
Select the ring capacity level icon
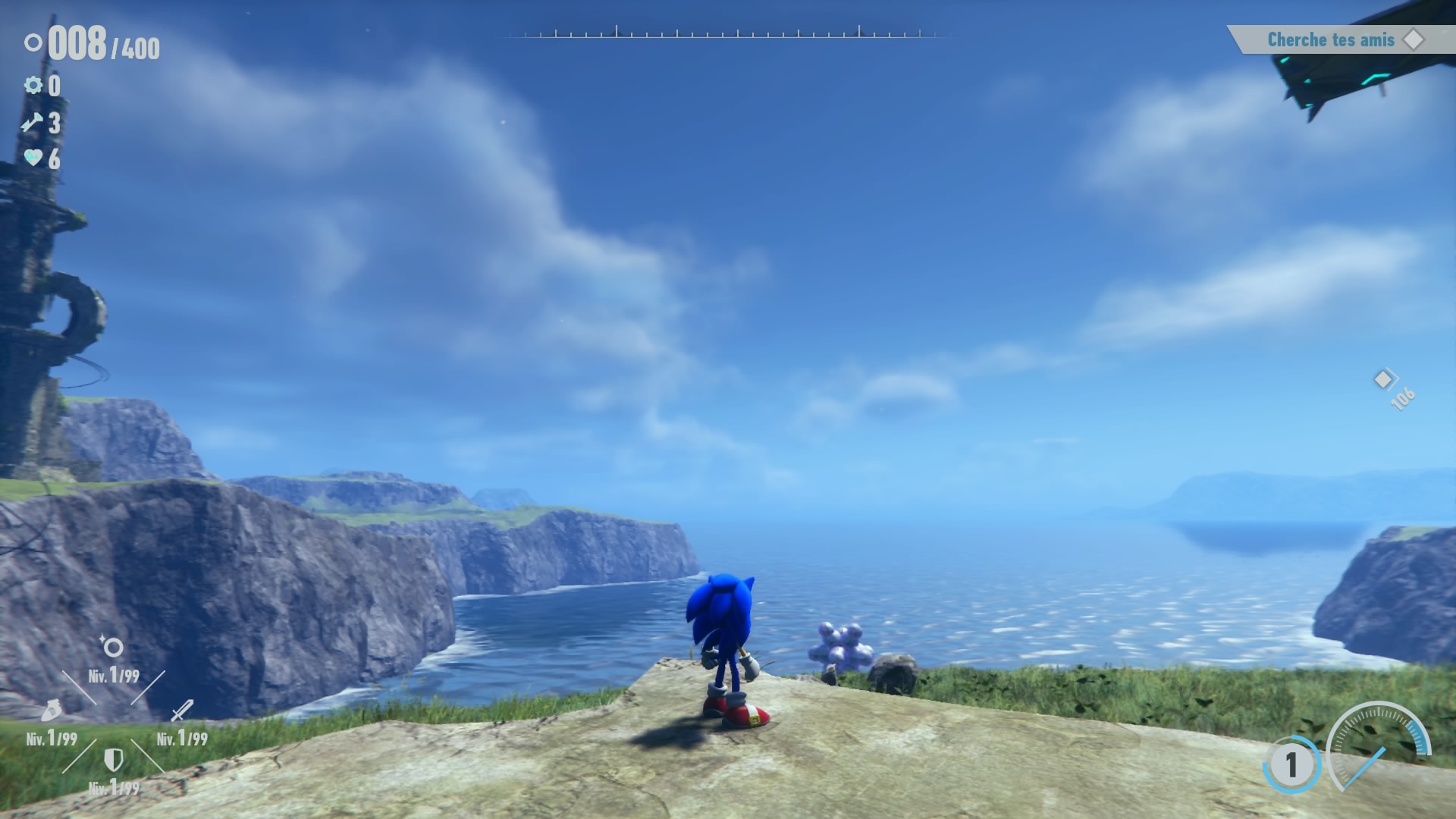(x=113, y=648)
